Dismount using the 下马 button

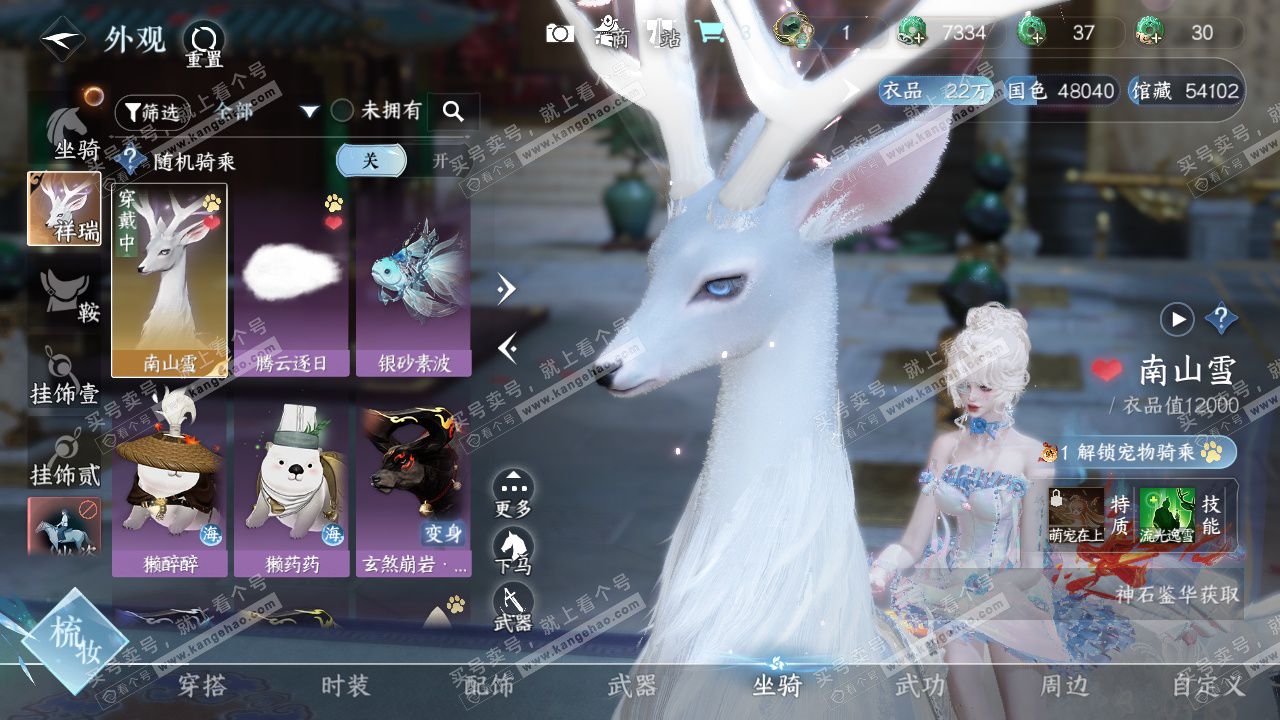click(513, 552)
